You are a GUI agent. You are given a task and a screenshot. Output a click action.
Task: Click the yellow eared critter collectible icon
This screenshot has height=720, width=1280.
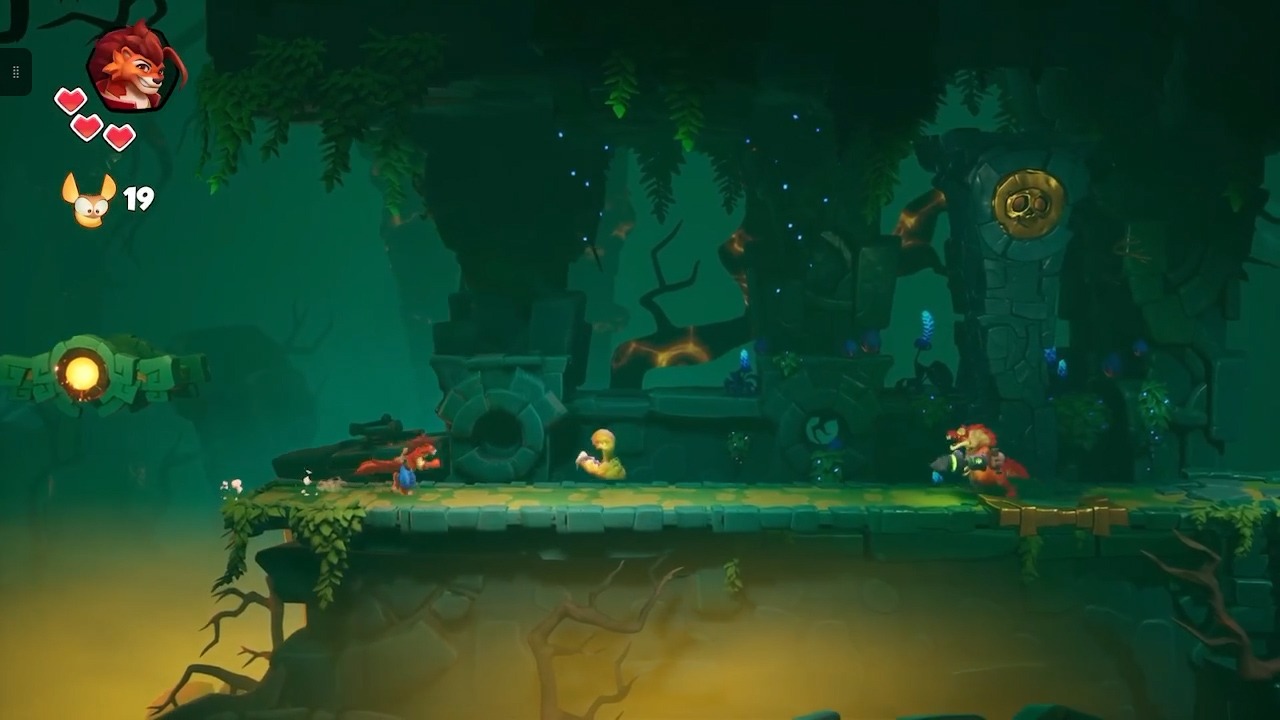(88, 200)
